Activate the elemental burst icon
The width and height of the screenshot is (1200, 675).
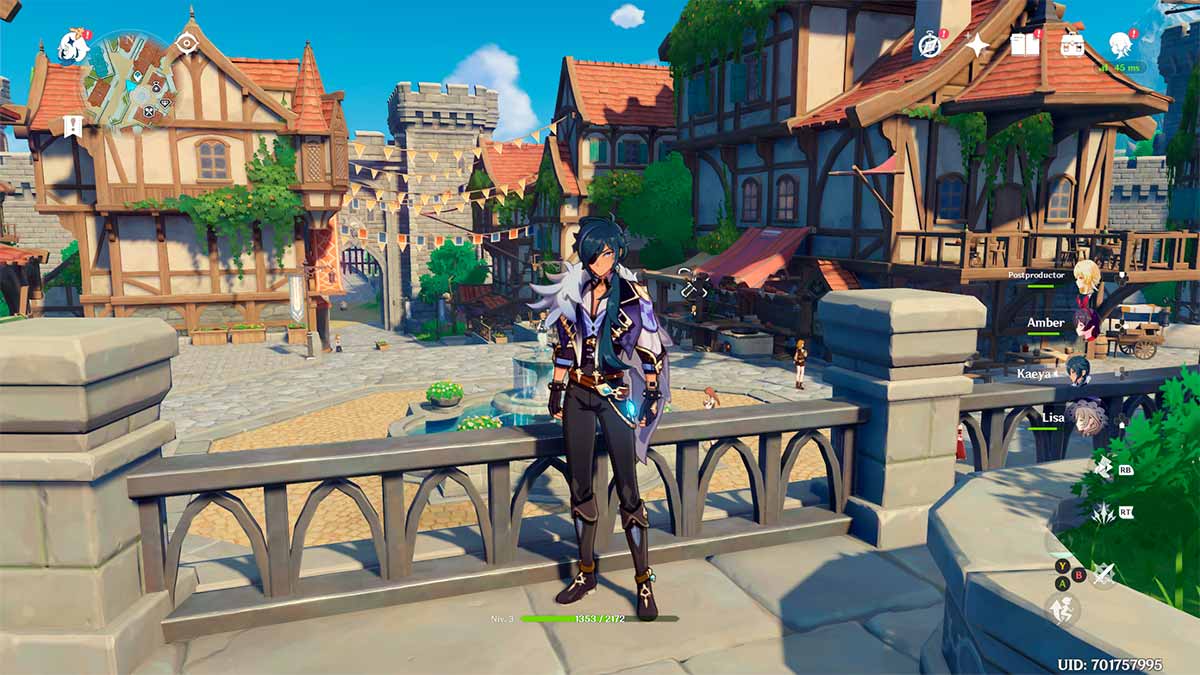click(x=1104, y=514)
